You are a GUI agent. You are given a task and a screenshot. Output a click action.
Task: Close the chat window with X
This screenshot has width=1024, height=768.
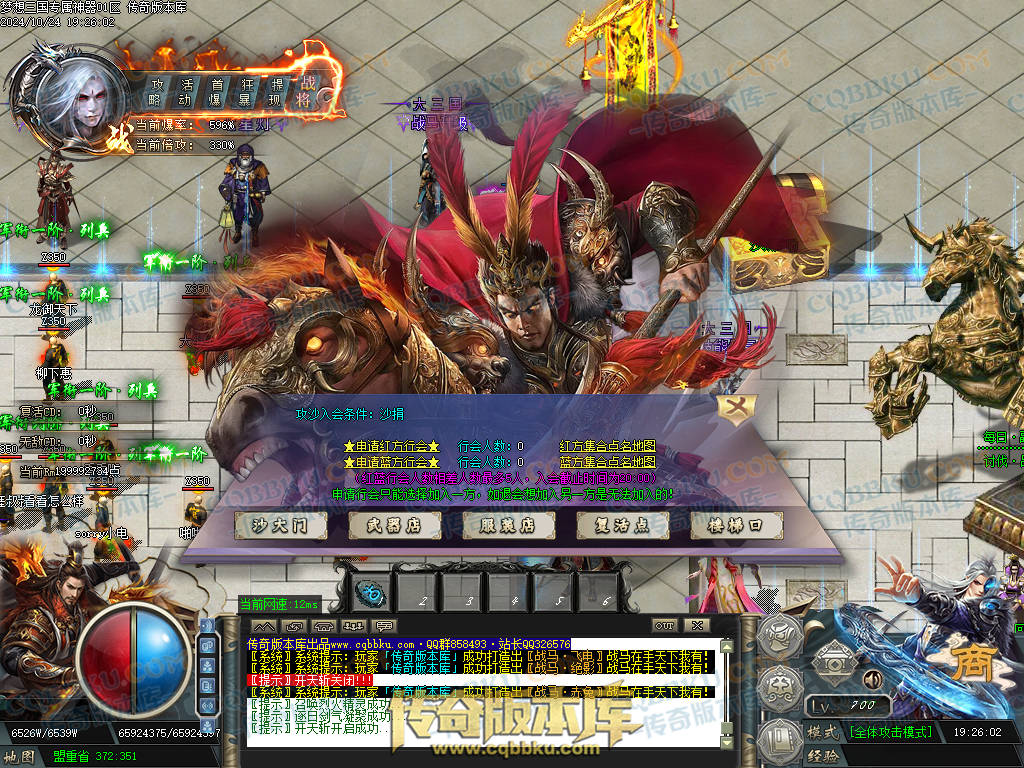pos(695,625)
